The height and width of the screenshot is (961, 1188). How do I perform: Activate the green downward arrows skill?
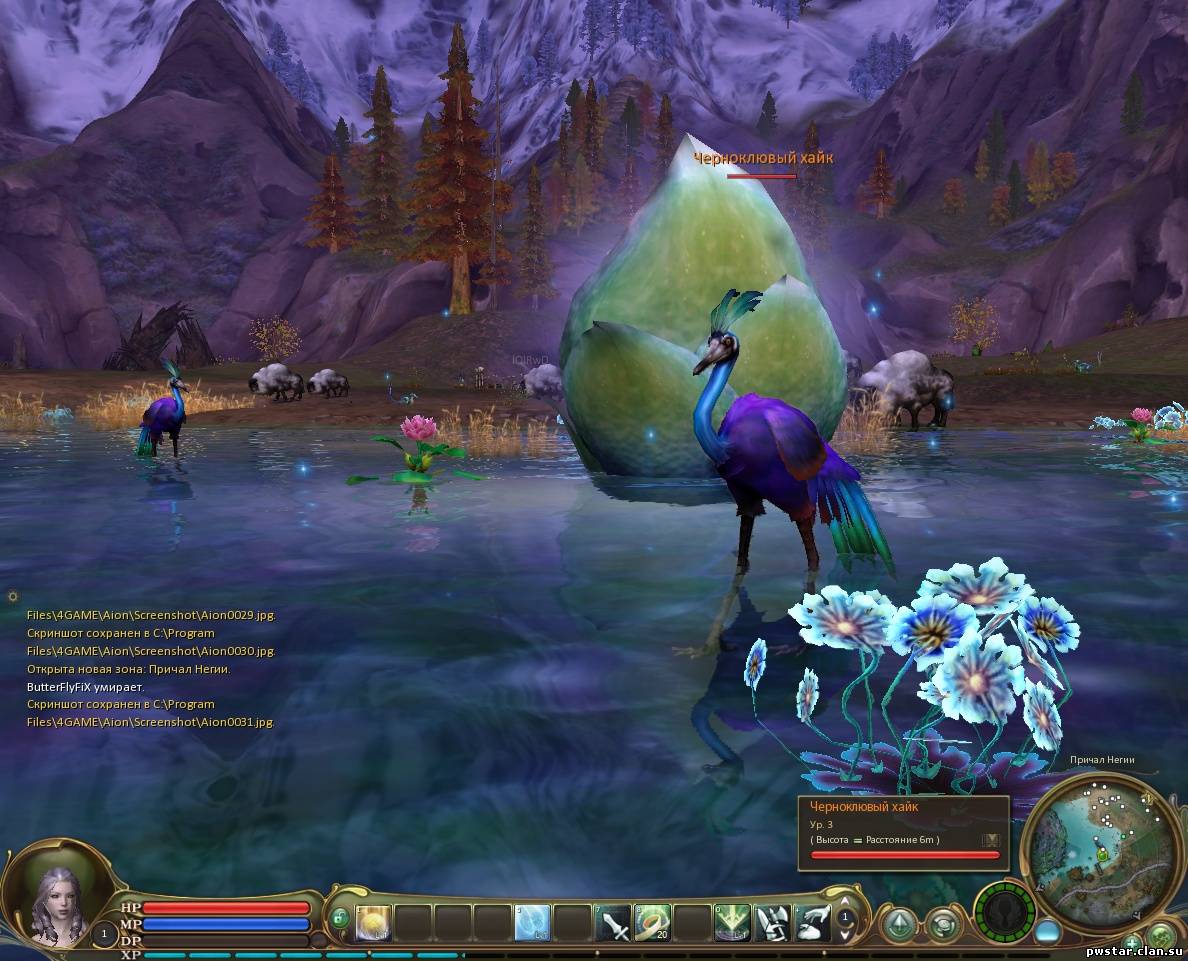[x=732, y=922]
